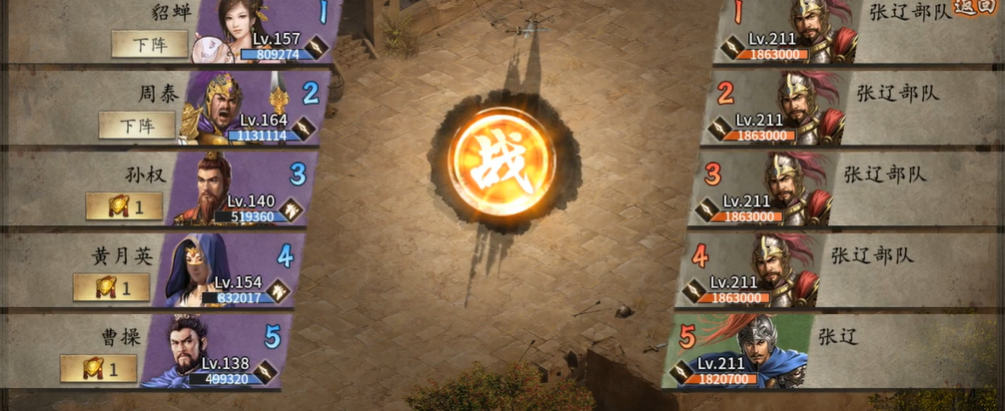This screenshot has height=411, width=1005.
Task: Click 下阵 button under 周泰
Action: coord(137,125)
